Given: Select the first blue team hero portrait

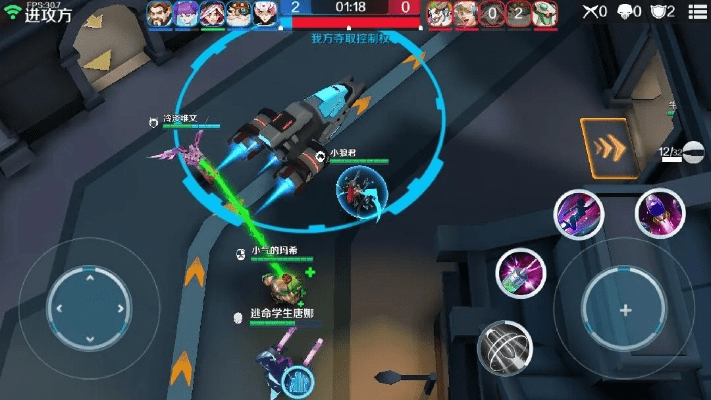Looking at the screenshot, I should 160,13.
